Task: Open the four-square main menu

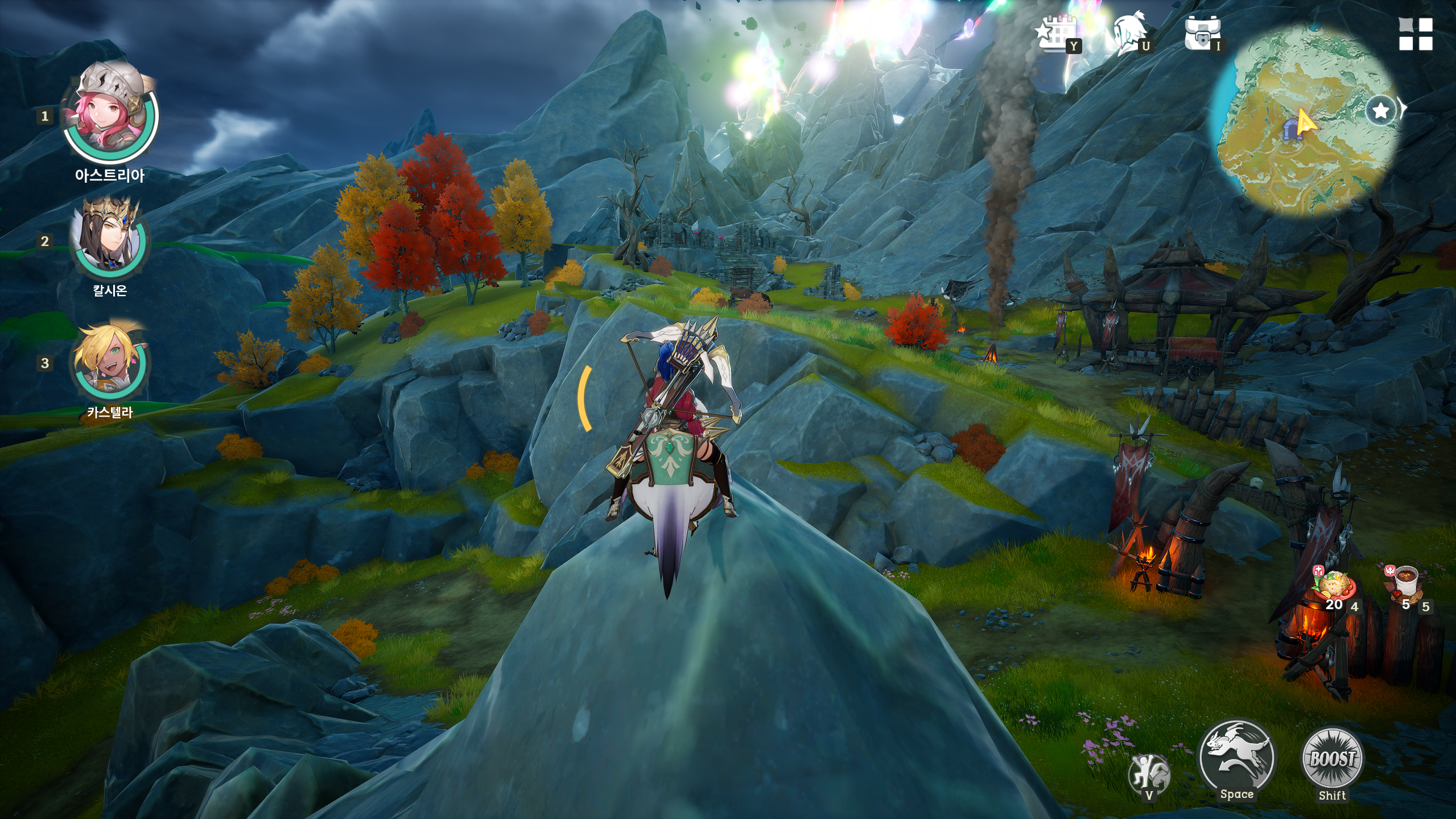Action: point(1416,34)
